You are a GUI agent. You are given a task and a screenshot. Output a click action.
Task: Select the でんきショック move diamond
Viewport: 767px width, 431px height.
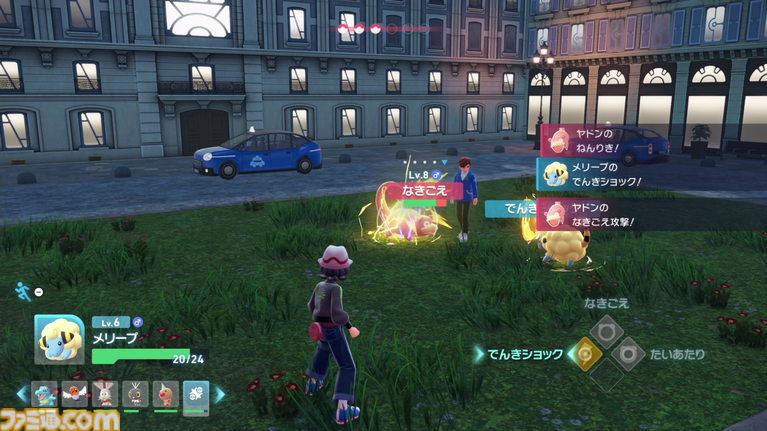(x=585, y=353)
